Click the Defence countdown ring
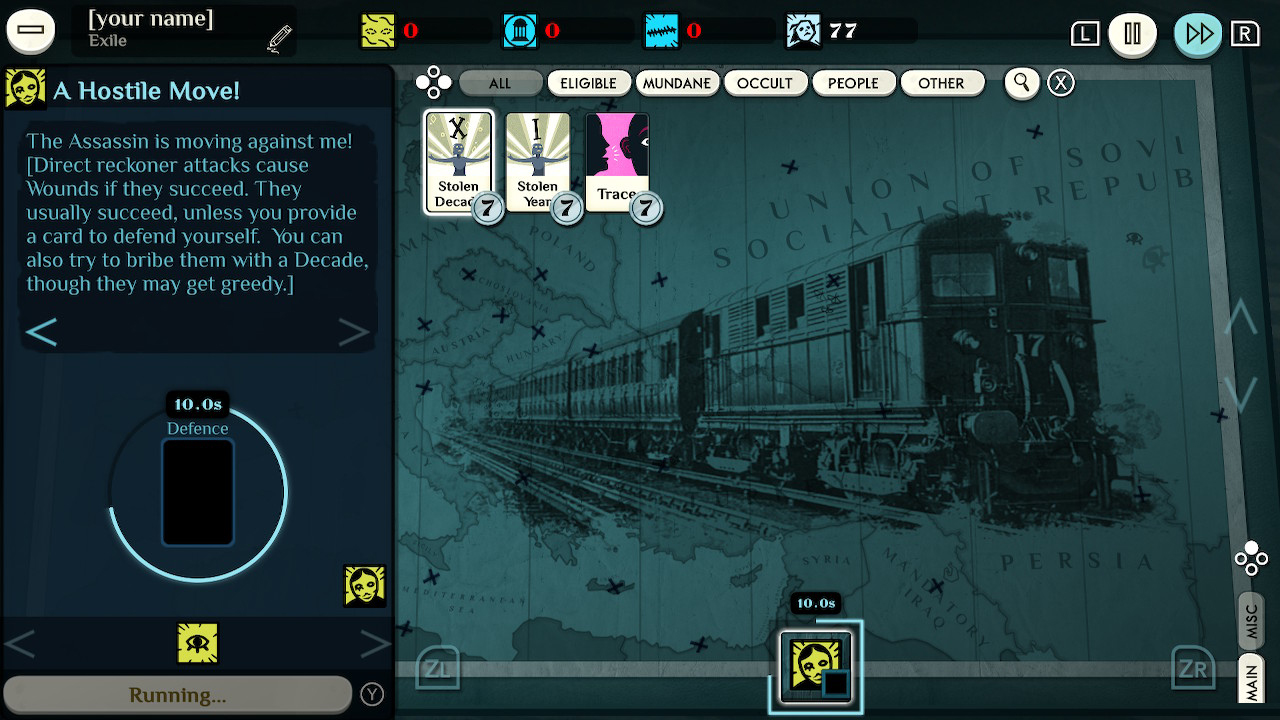This screenshot has height=720, width=1280. tap(197, 490)
